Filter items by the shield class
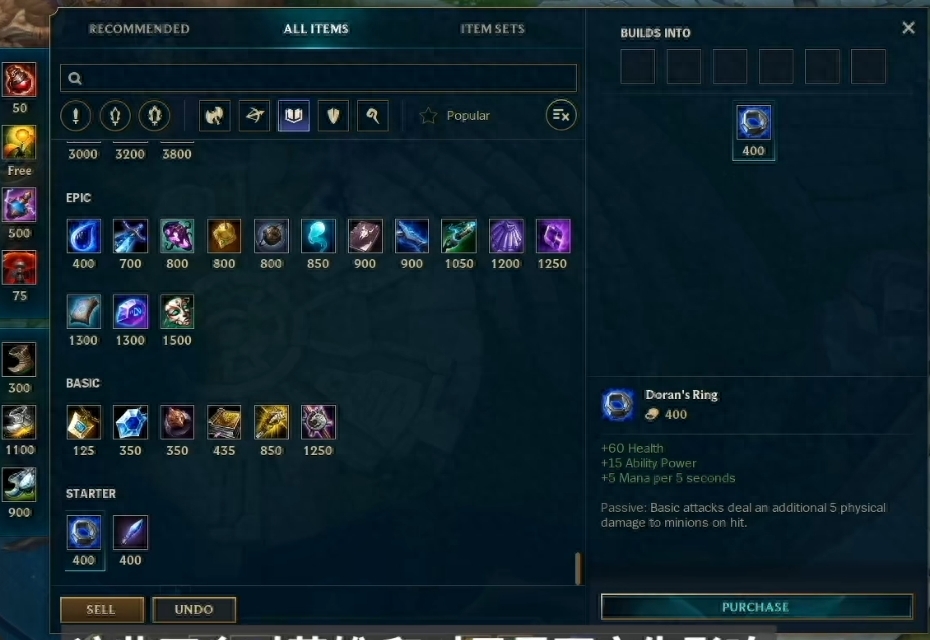This screenshot has height=640, width=930. pos(333,116)
